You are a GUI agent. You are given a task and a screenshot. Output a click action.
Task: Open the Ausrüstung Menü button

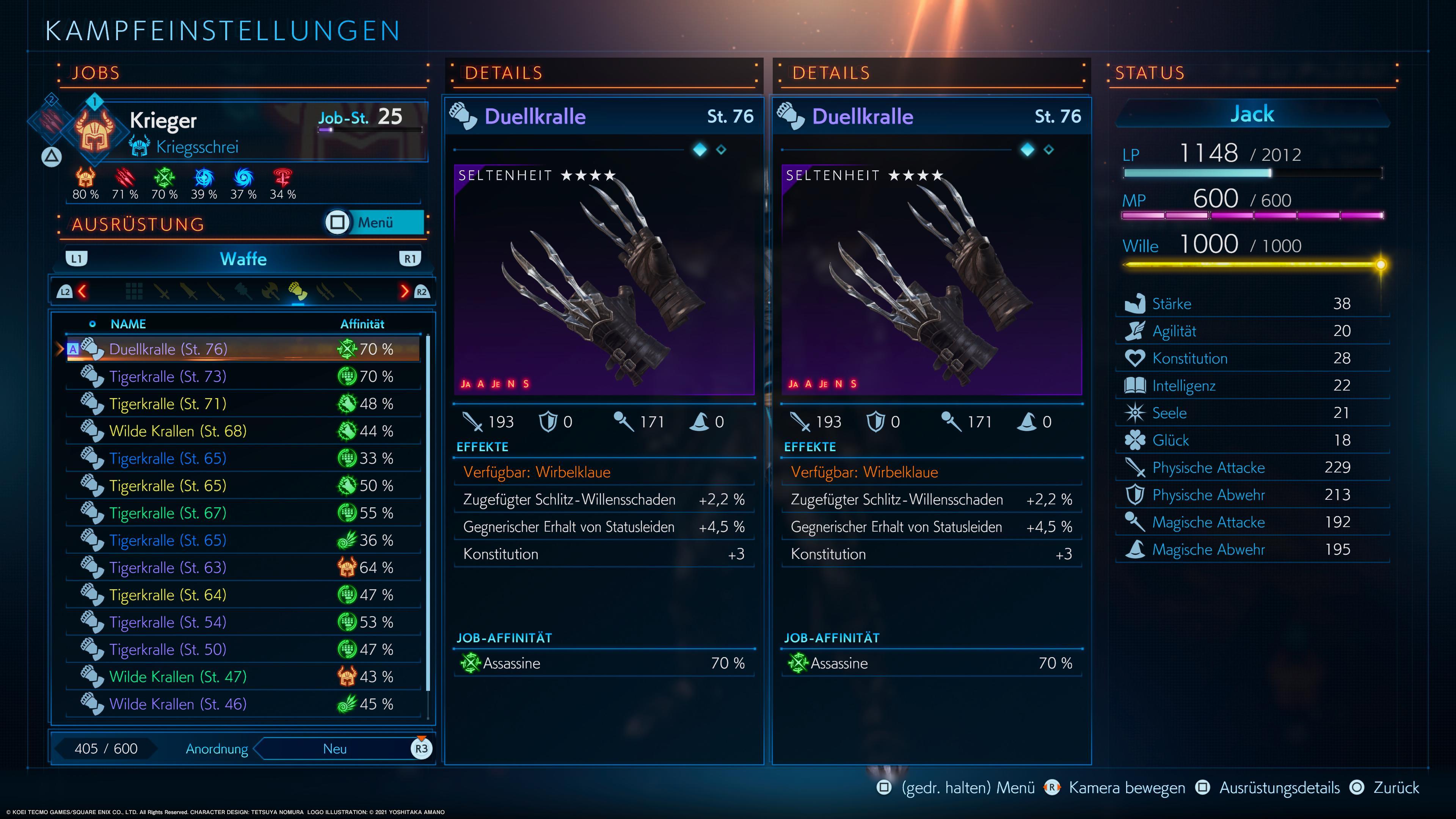point(375,222)
